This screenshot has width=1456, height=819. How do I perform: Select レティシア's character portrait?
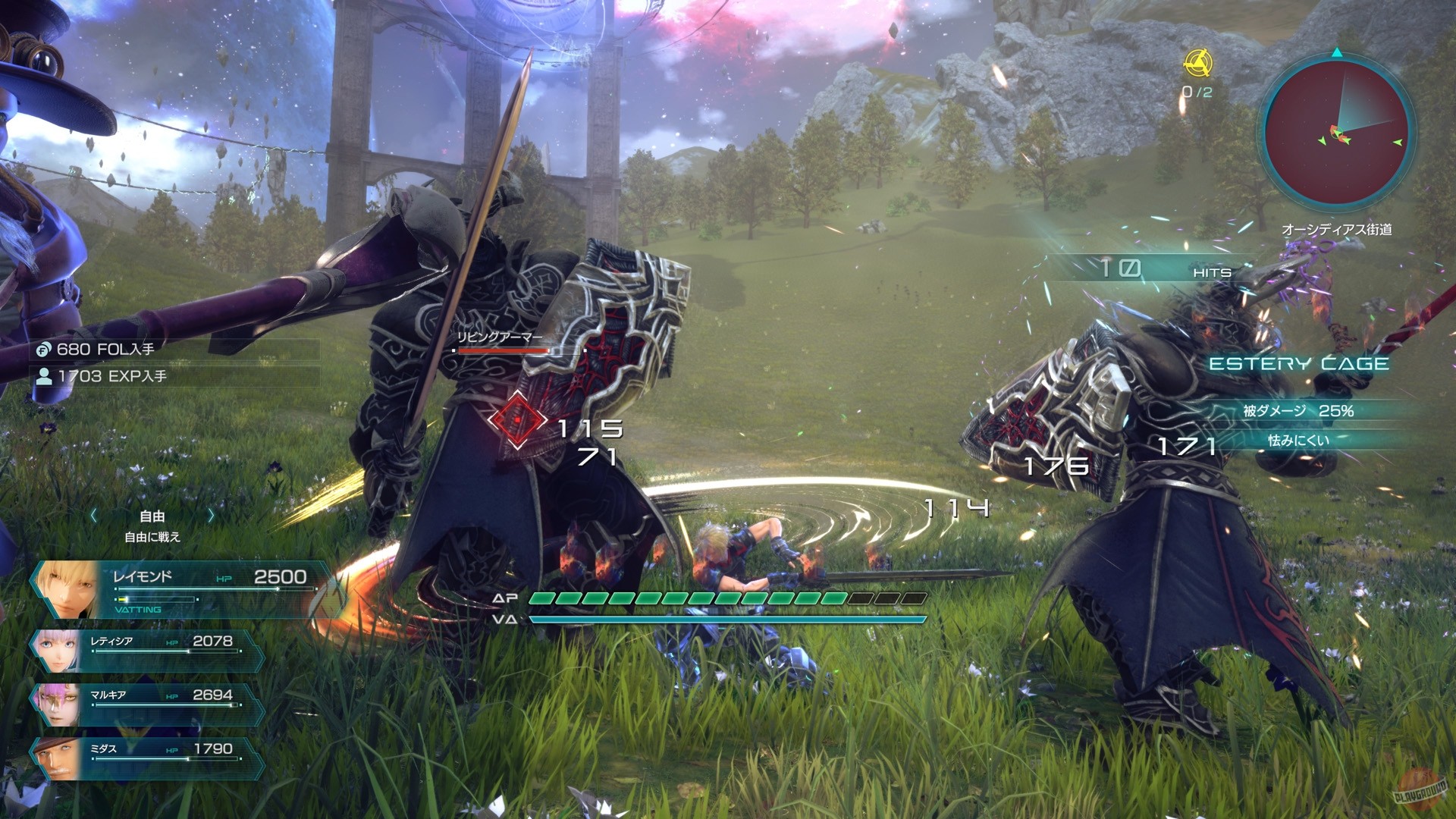[x=57, y=648]
